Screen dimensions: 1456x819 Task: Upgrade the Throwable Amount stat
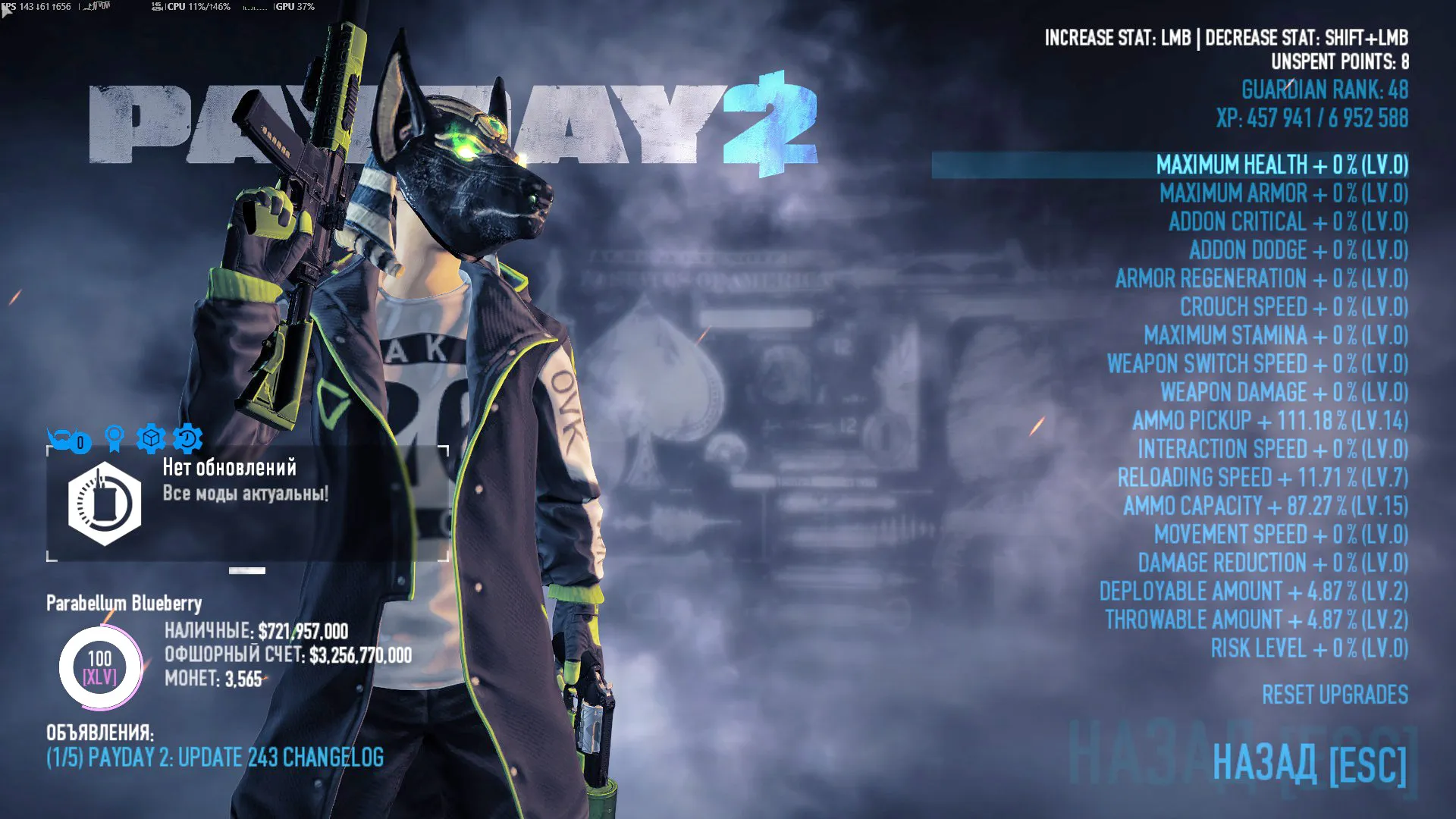point(1256,620)
